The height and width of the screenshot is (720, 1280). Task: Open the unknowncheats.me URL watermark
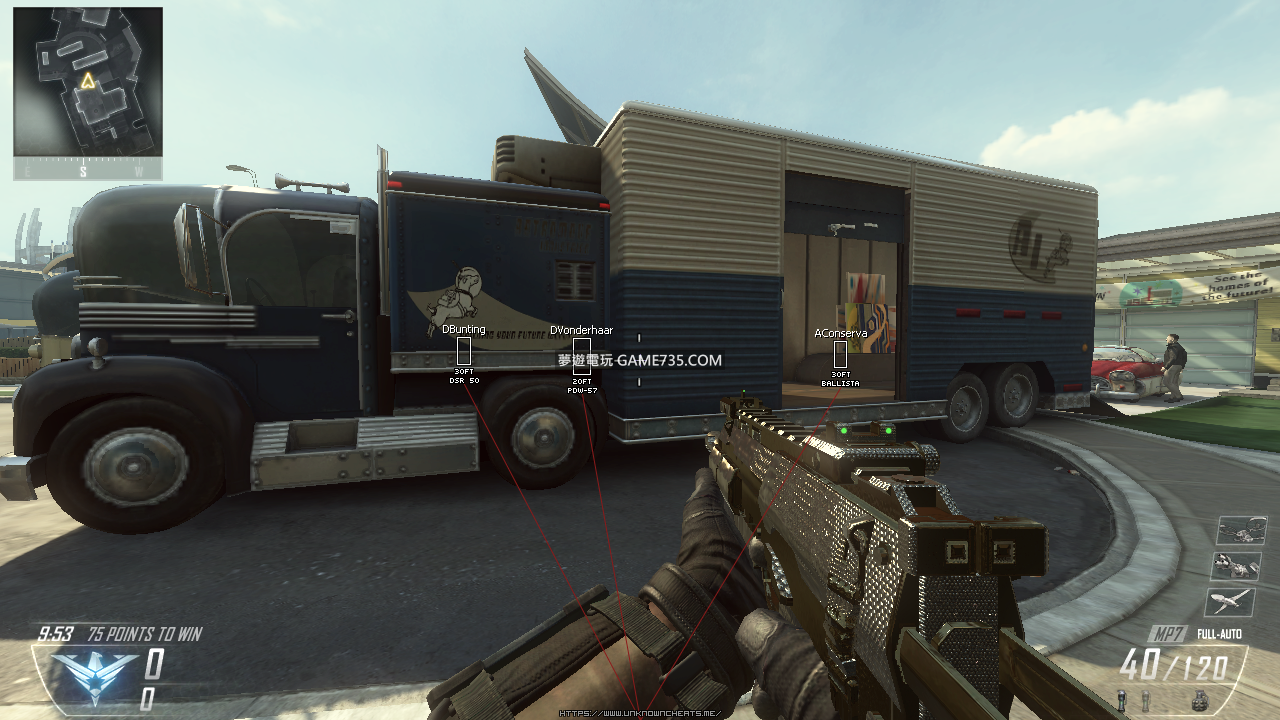click(x=639, y=713)
